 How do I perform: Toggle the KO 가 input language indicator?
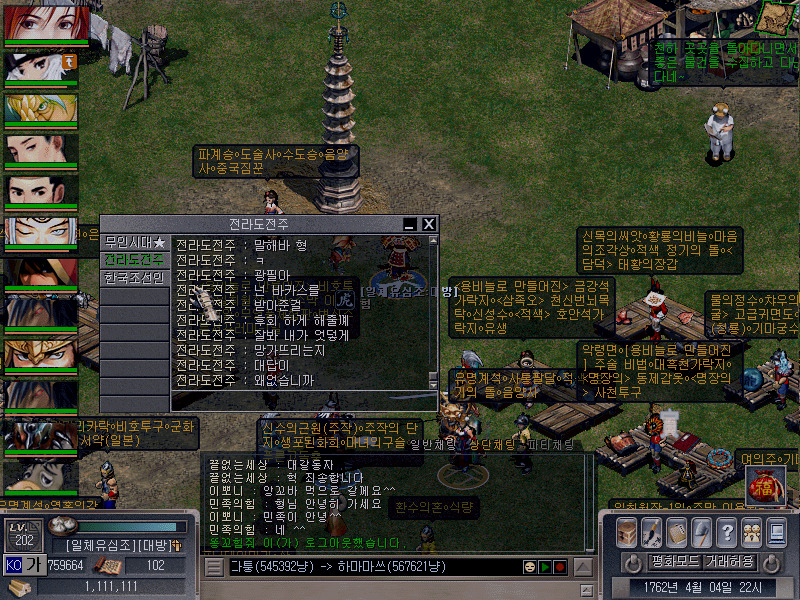24,564
